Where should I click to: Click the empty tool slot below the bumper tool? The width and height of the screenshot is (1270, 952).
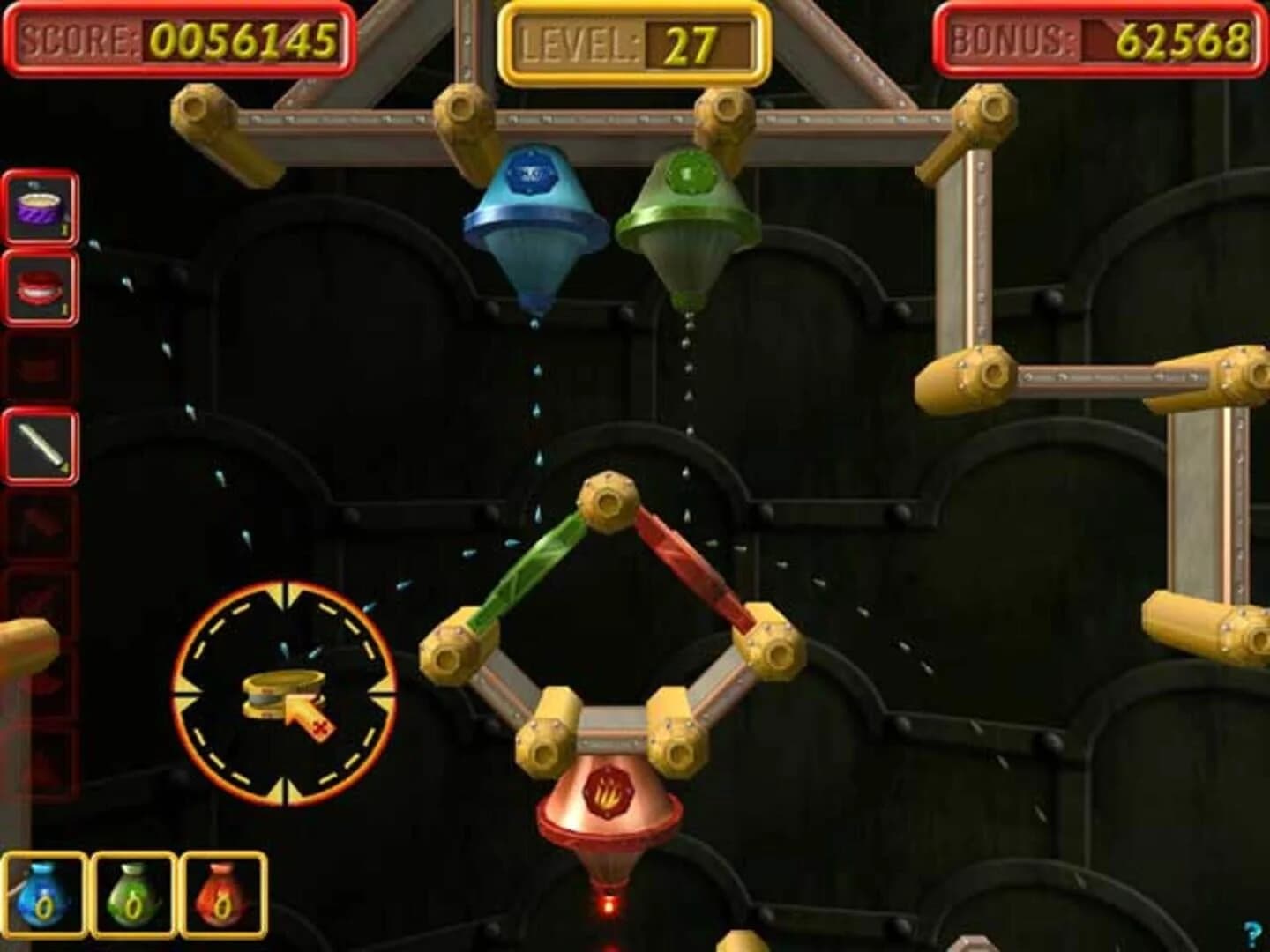39,366
